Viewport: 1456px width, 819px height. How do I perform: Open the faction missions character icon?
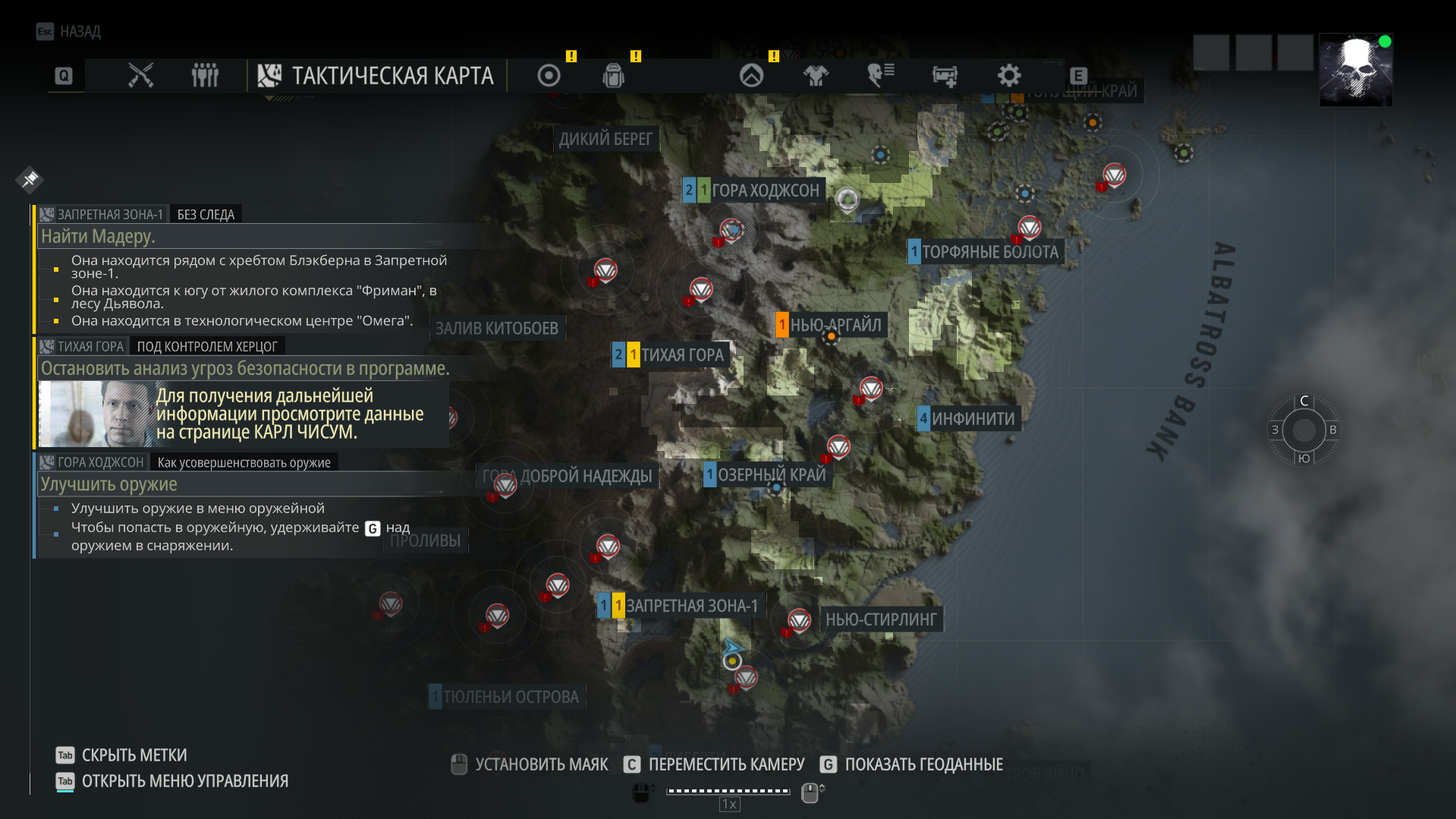pos(879,75)
